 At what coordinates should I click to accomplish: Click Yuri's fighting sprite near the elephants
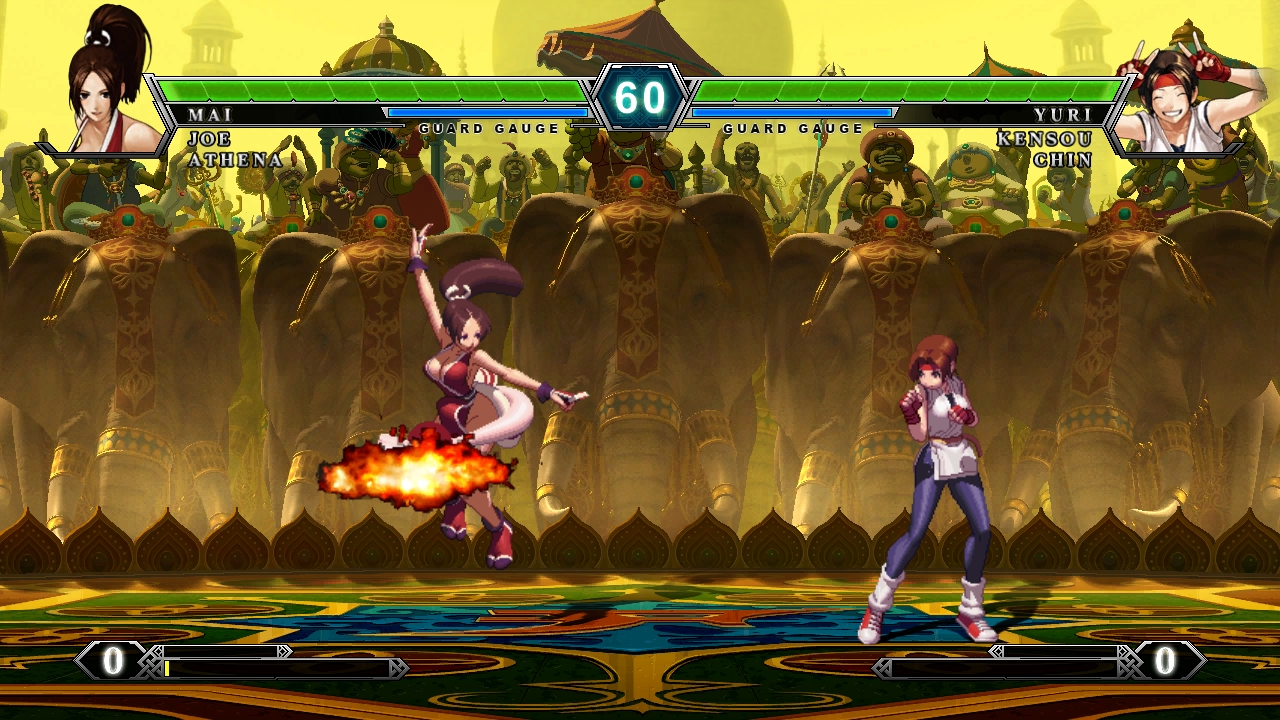(935, 470)
